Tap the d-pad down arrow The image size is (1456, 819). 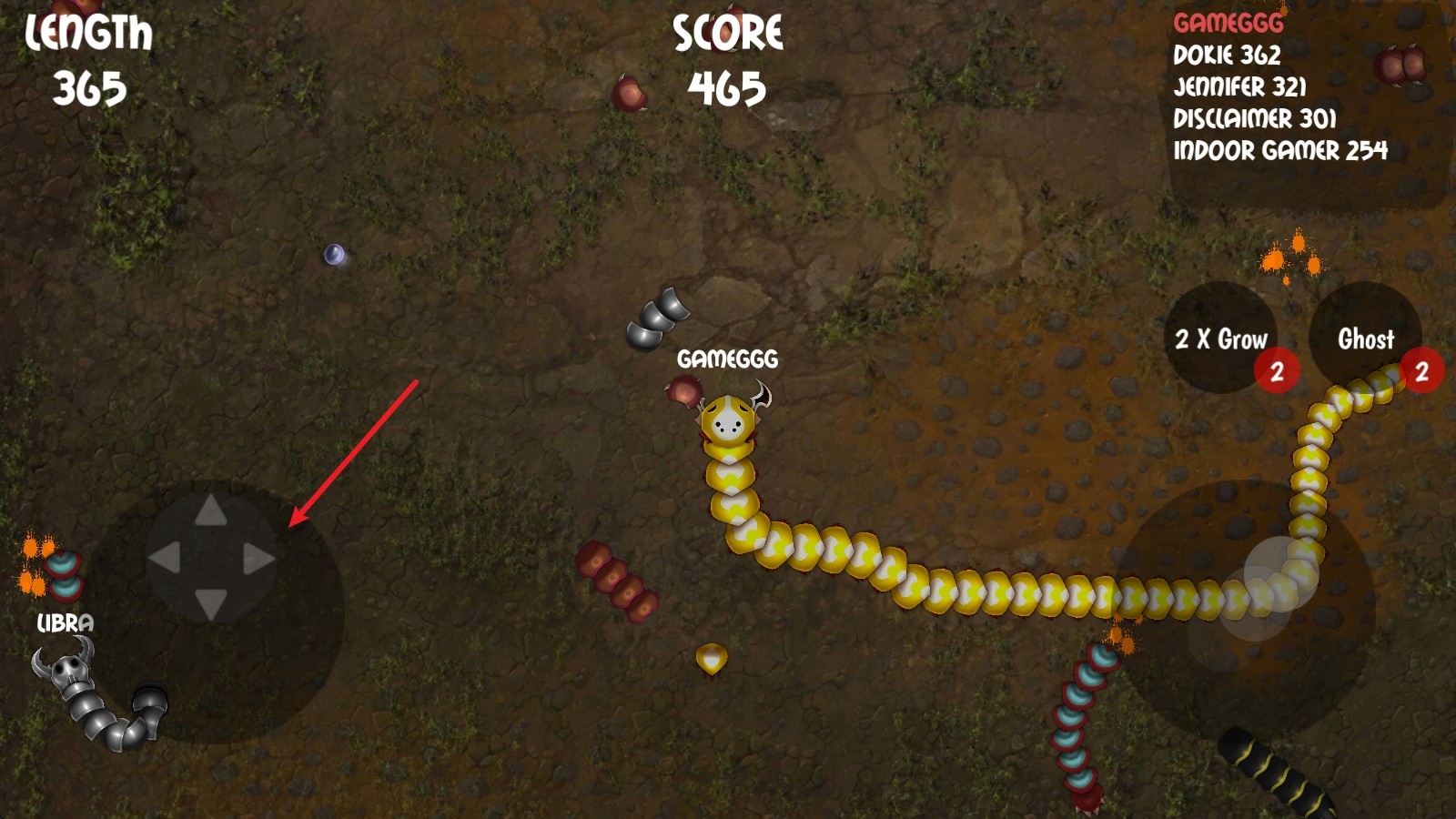pyautogui.click(x=211, y=603)
